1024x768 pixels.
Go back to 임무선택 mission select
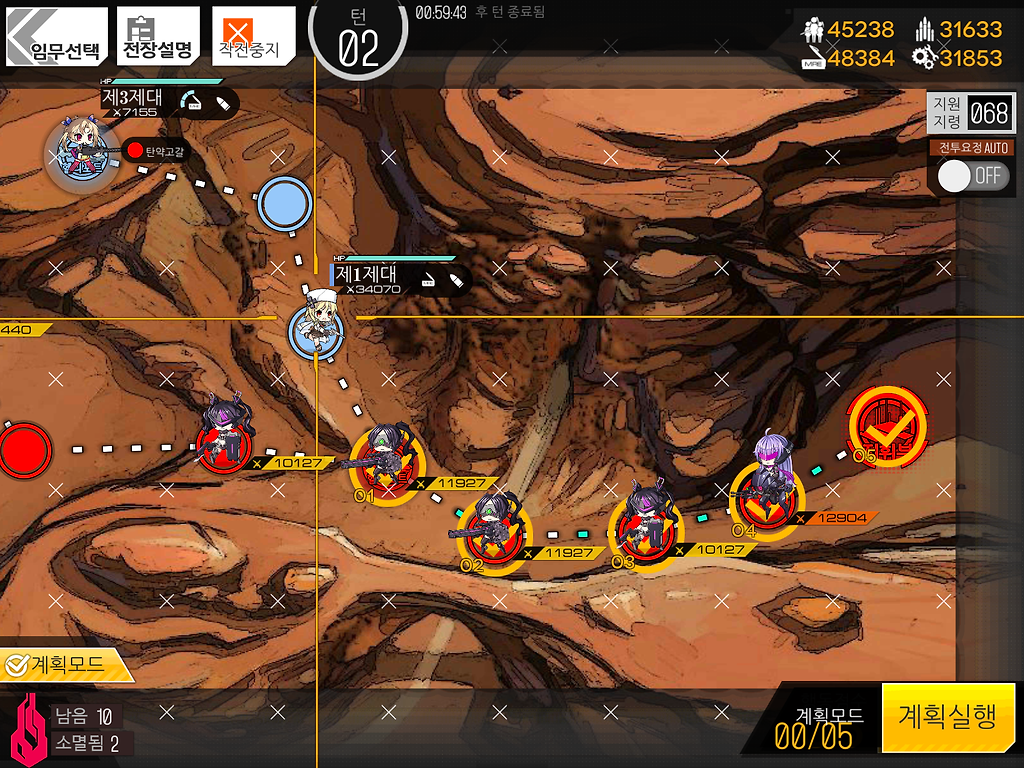pyautogui.click(x=56, y=37)
